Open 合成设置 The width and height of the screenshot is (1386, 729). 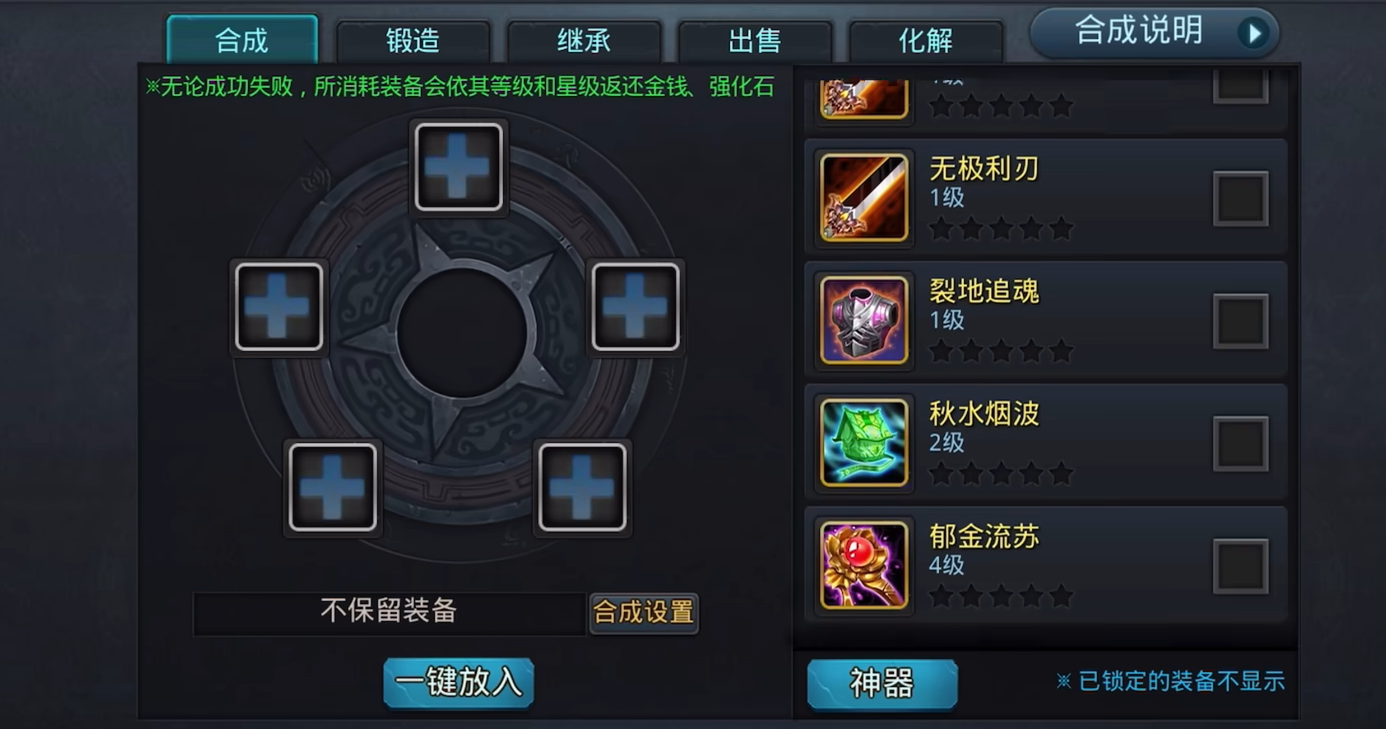(x=643, y=613)
